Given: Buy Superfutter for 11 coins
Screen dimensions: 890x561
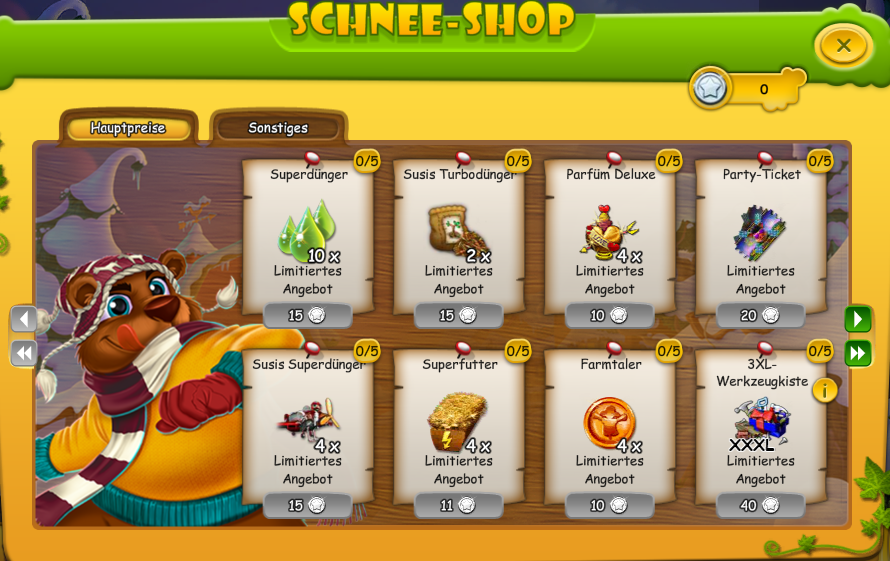Looking at the screenshot, I should click(x=459, y=506).
